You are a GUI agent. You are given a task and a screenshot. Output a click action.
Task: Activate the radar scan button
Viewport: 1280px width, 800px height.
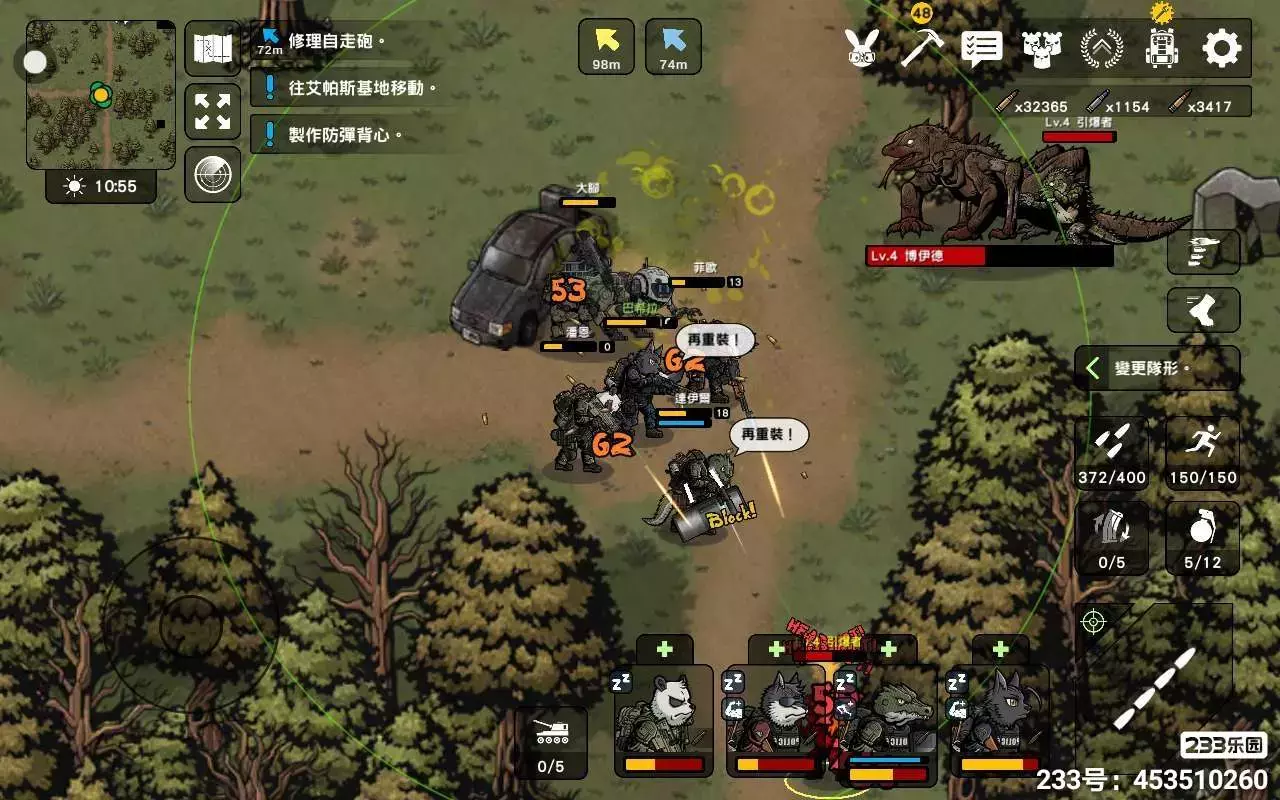(212, 175)
